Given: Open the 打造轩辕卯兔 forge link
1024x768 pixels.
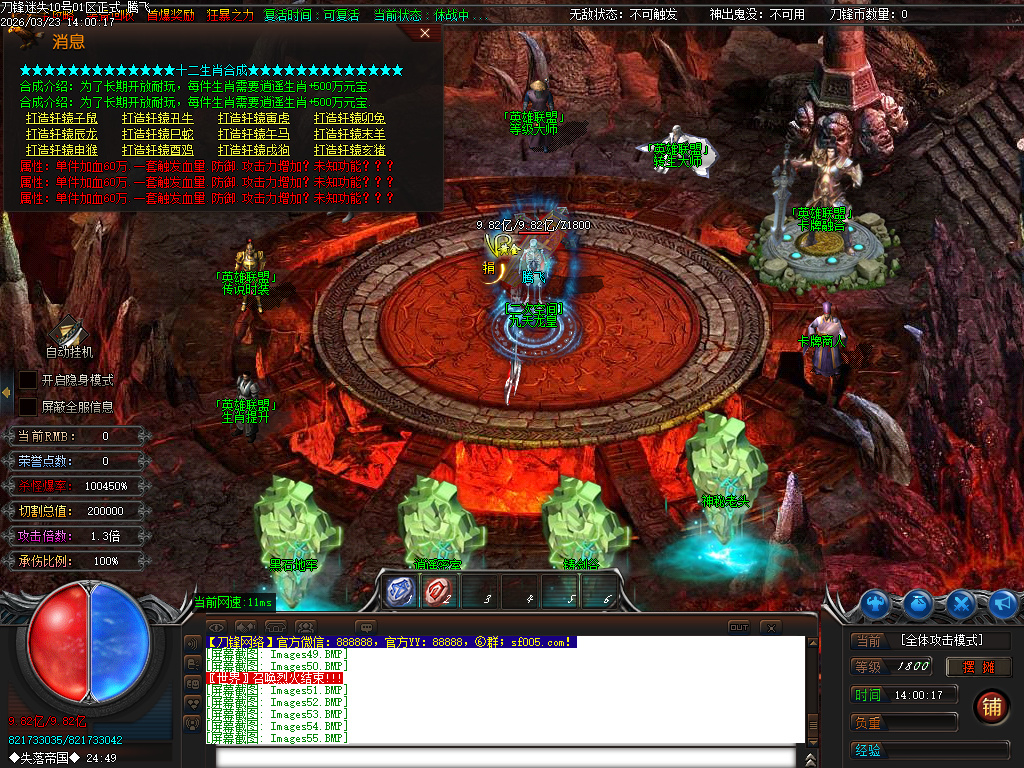Looking at the screenshot, I should pyautogui.click(x=350, y=118).
